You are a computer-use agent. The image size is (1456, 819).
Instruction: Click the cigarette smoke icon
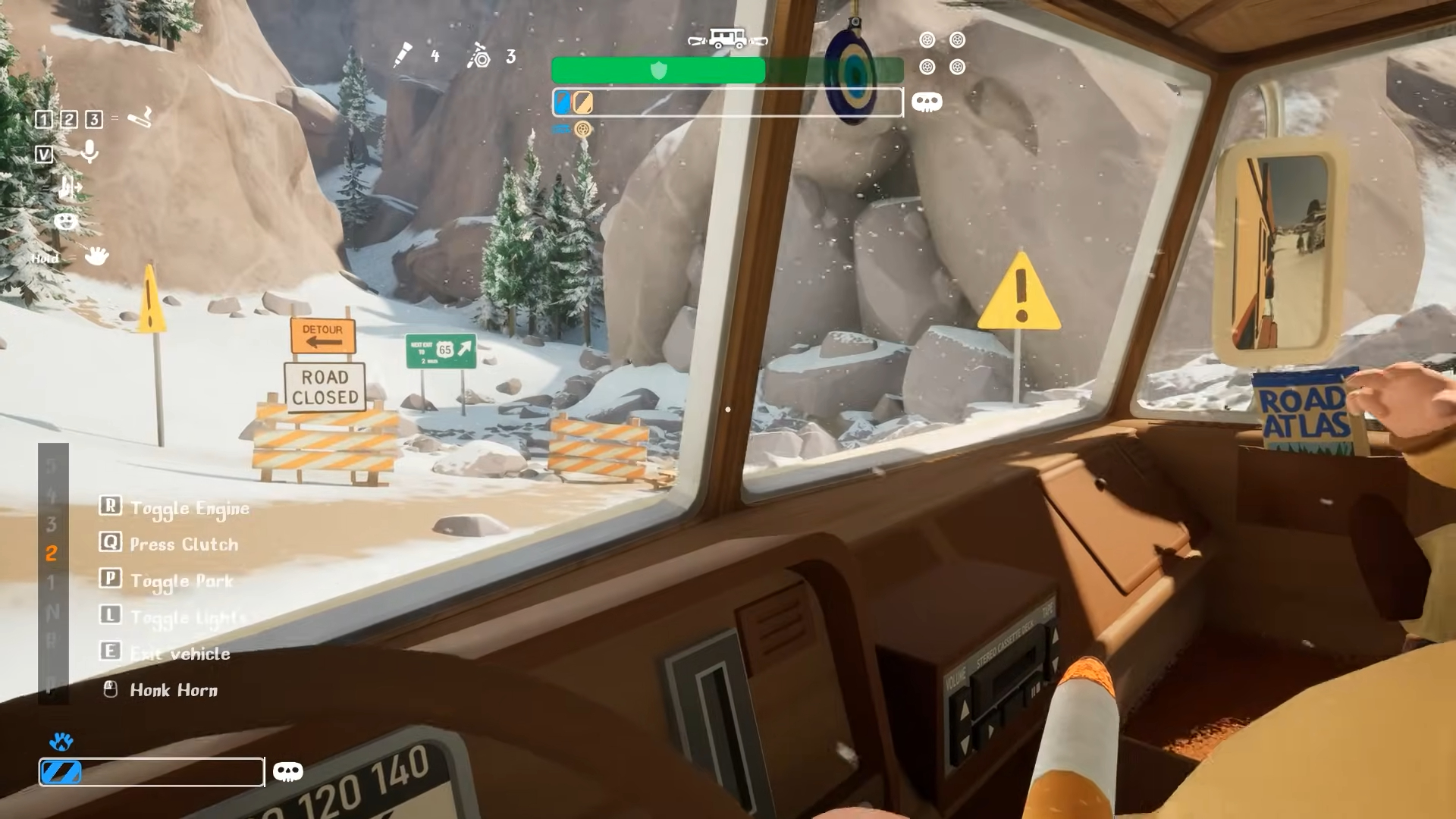pos(140,118)
